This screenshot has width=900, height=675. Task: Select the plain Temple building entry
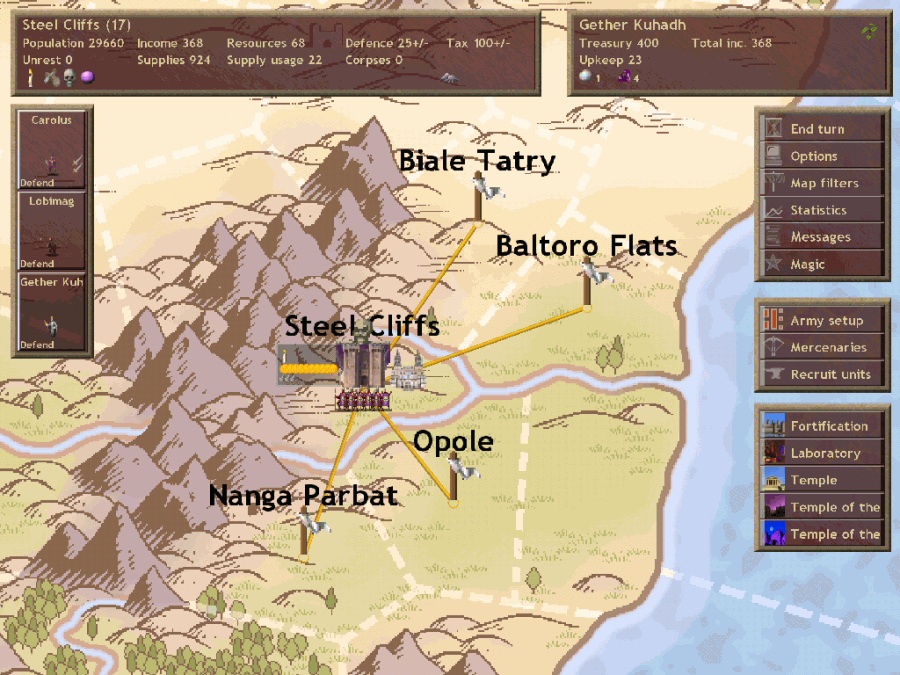(822, 480)
